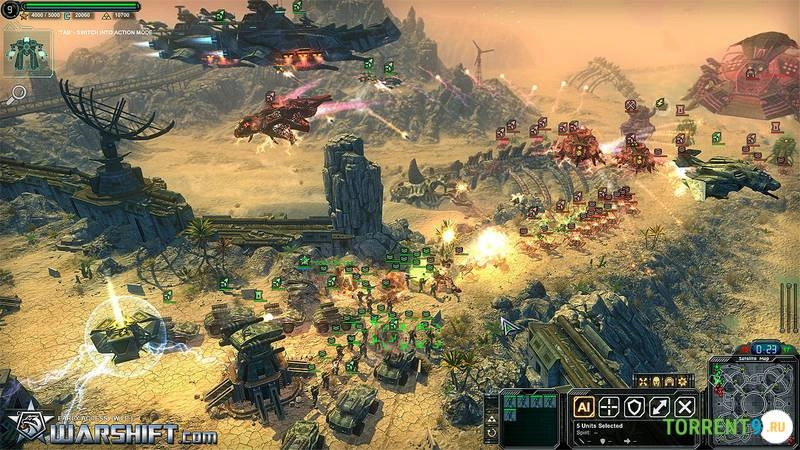
Task: Click the X cancel command button
Action: [x=684, y=407]
